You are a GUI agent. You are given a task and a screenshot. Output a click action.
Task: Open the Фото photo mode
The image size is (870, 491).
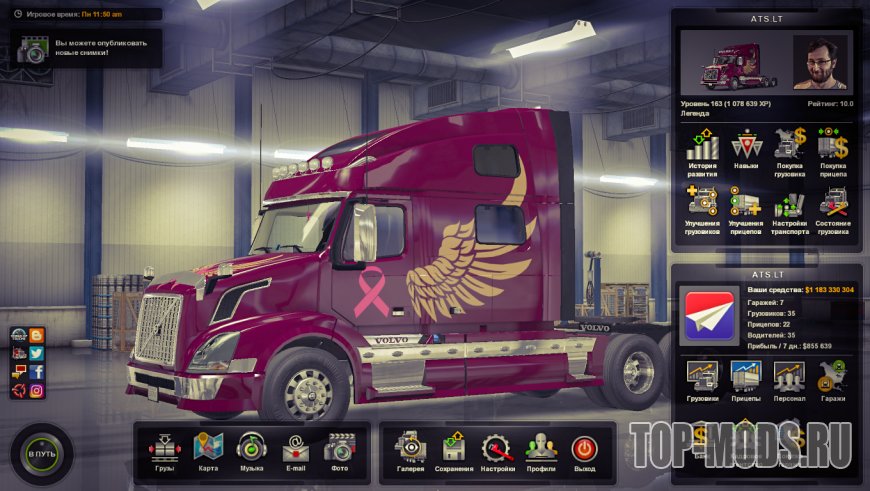(x=339, y=448)
